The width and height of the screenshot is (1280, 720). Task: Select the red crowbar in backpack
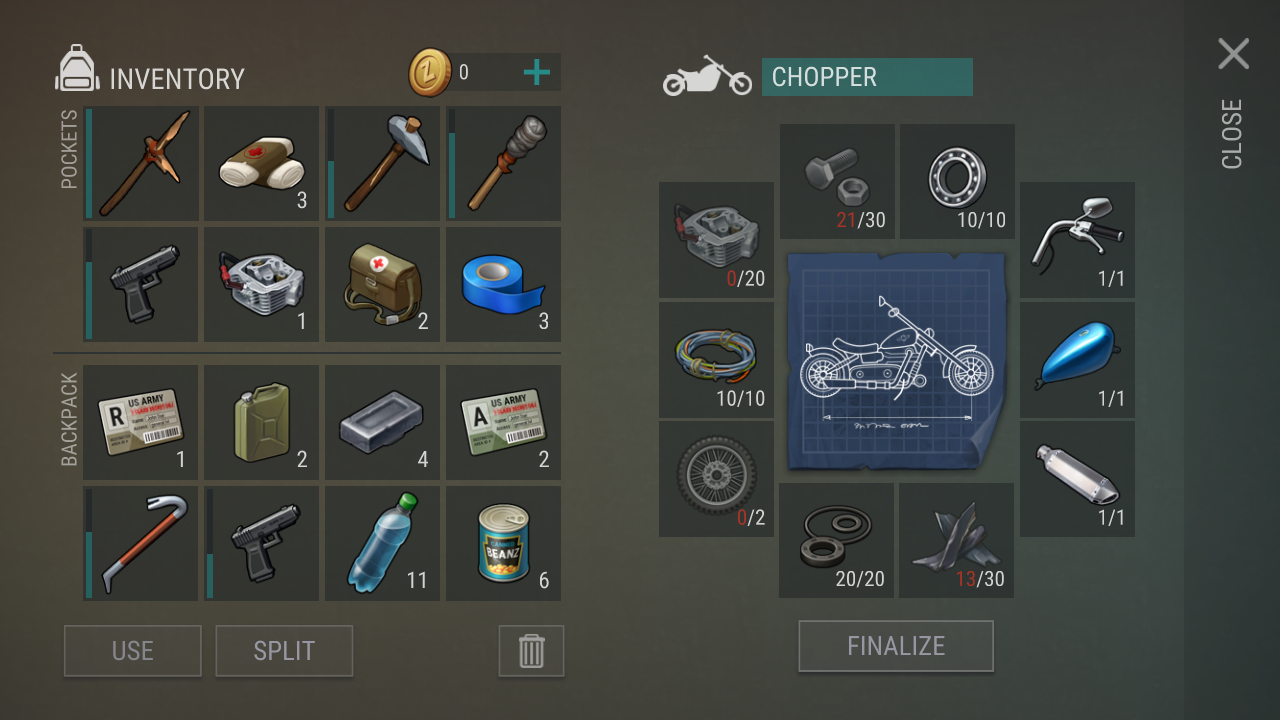click(x=141, y=544)
